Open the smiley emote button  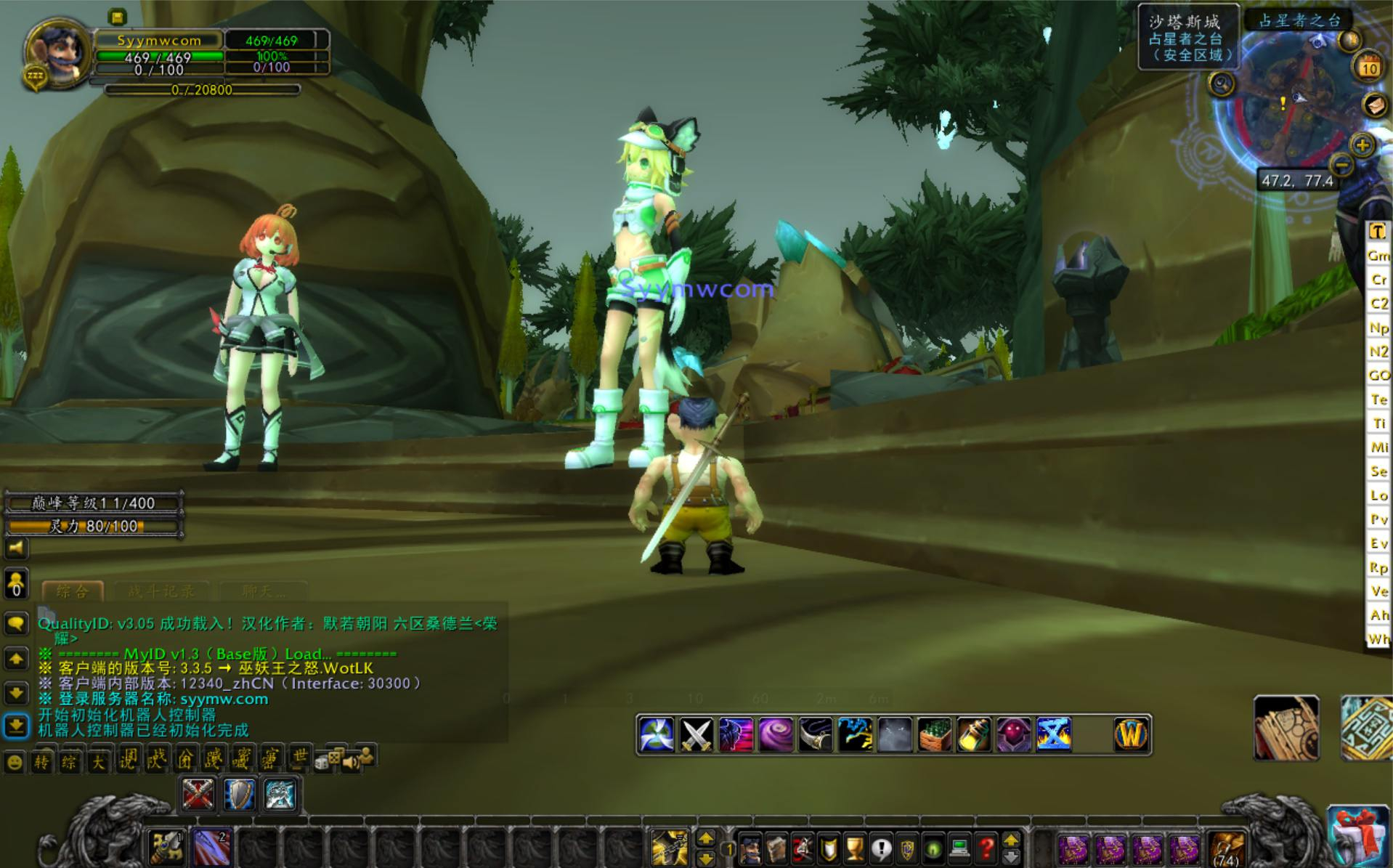(15, 763)
